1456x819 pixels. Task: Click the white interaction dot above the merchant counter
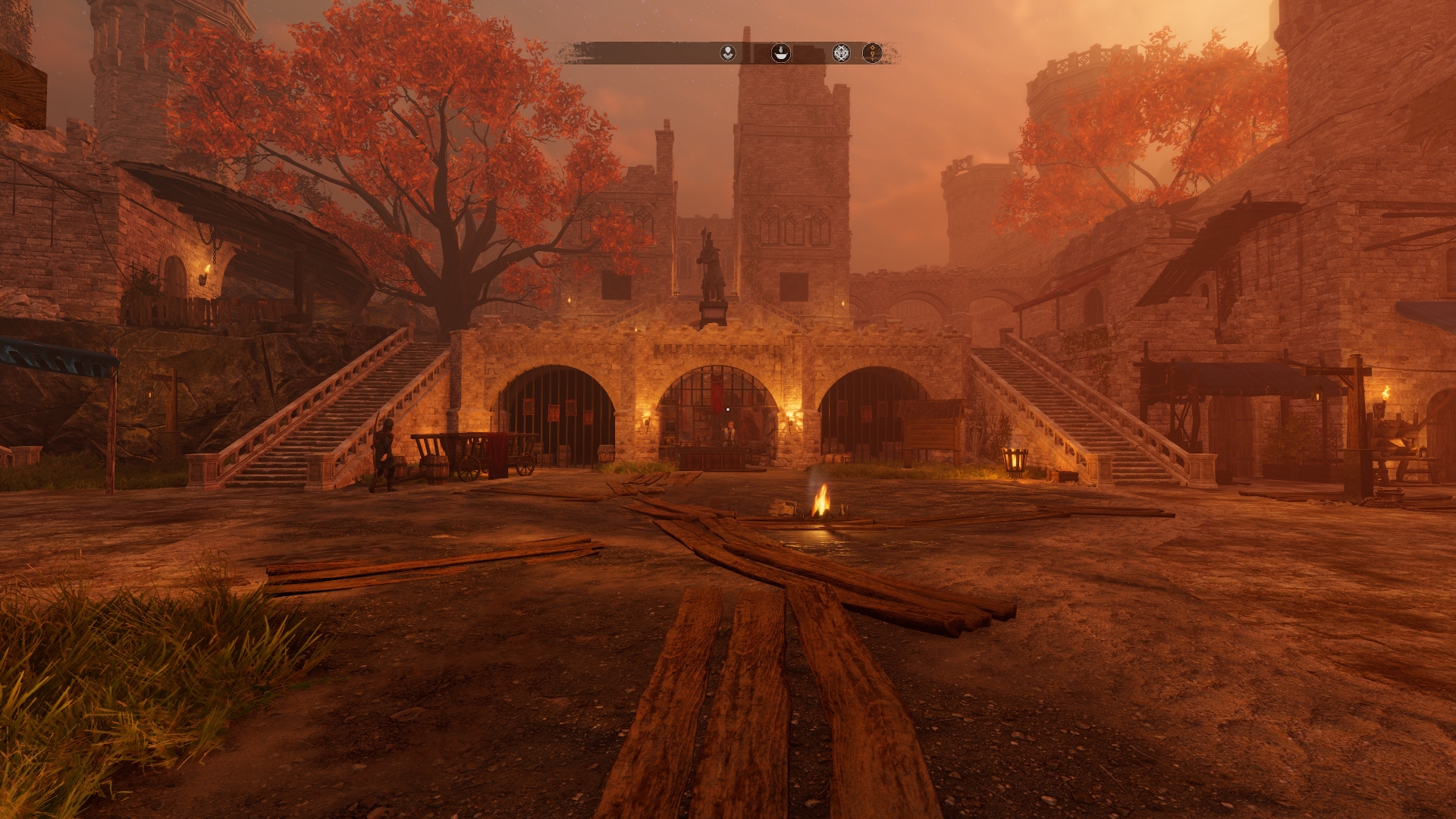(728, 409)
